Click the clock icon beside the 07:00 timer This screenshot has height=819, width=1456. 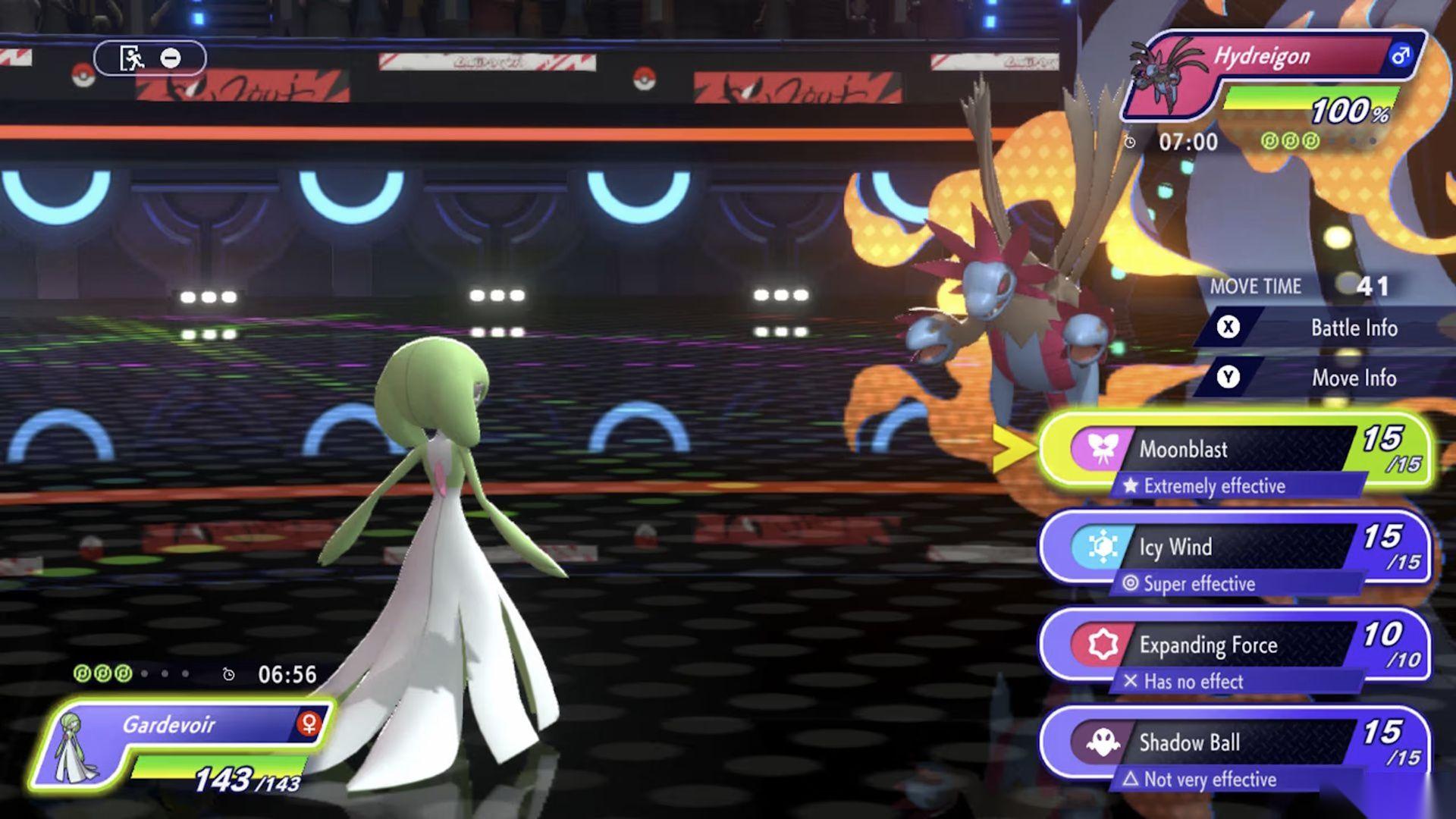1131,141
